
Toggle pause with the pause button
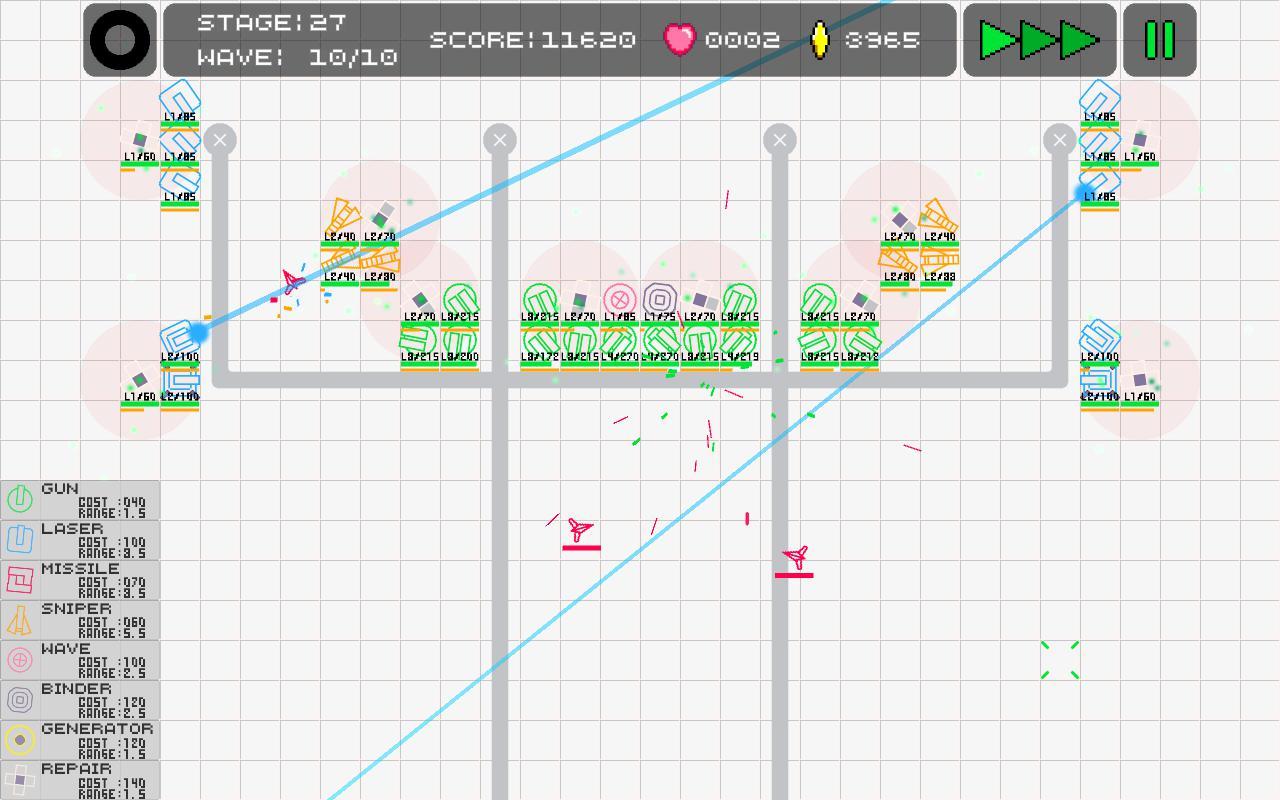[x=1158, y=41]
